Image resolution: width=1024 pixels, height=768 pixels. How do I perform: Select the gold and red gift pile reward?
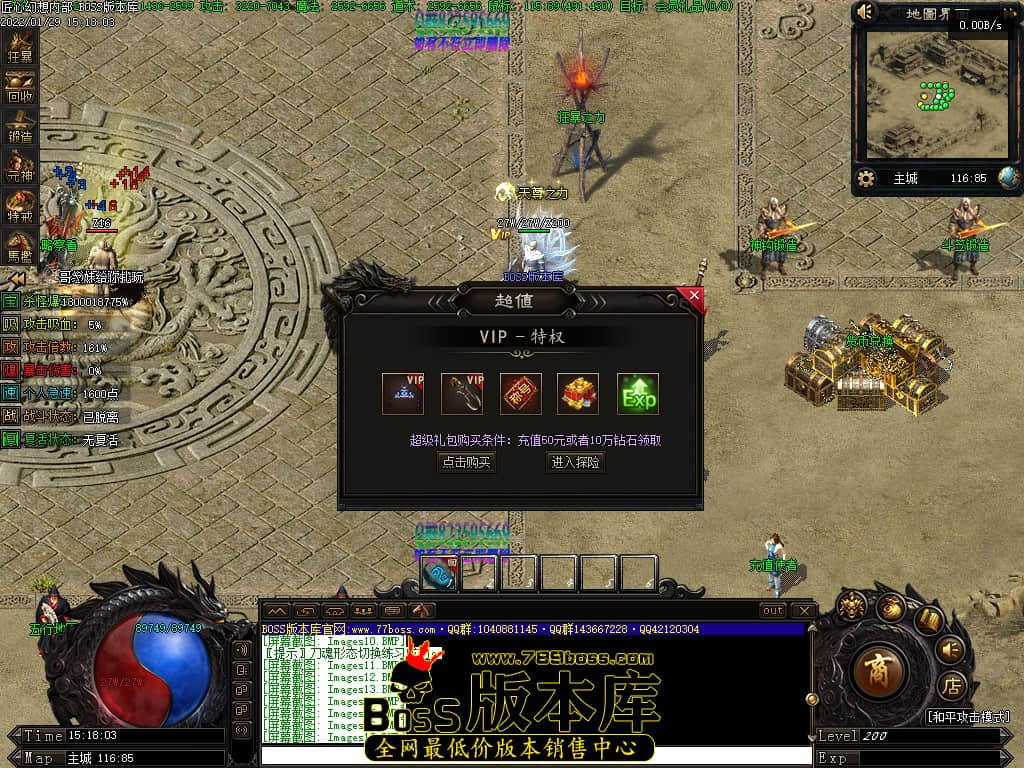pos(578,394)
